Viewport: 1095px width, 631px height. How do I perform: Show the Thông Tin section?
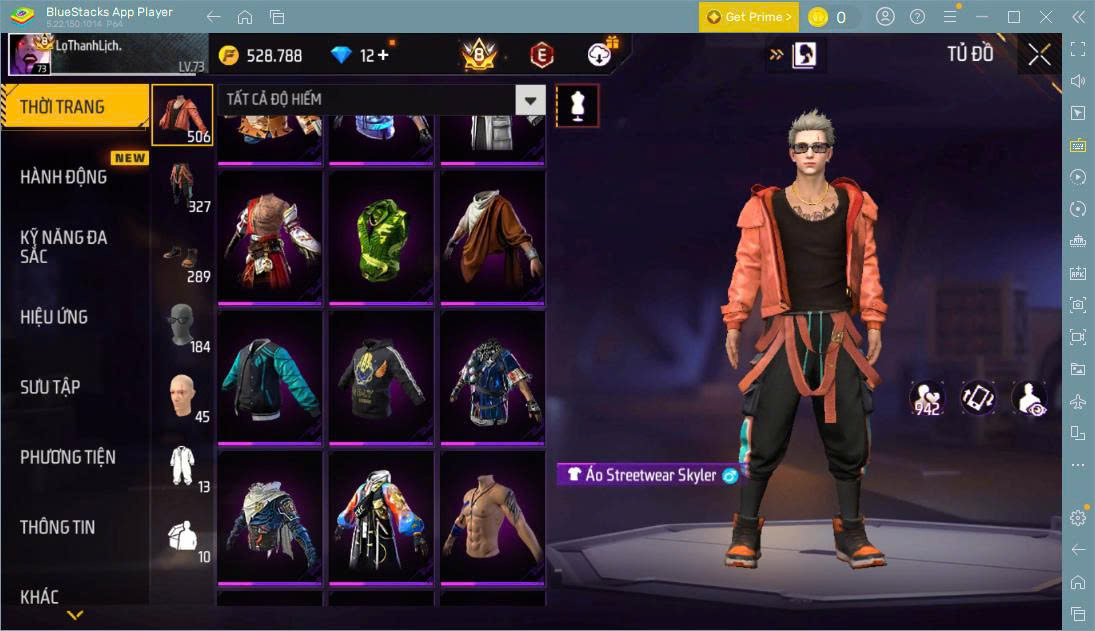click(x=58, y=527)
